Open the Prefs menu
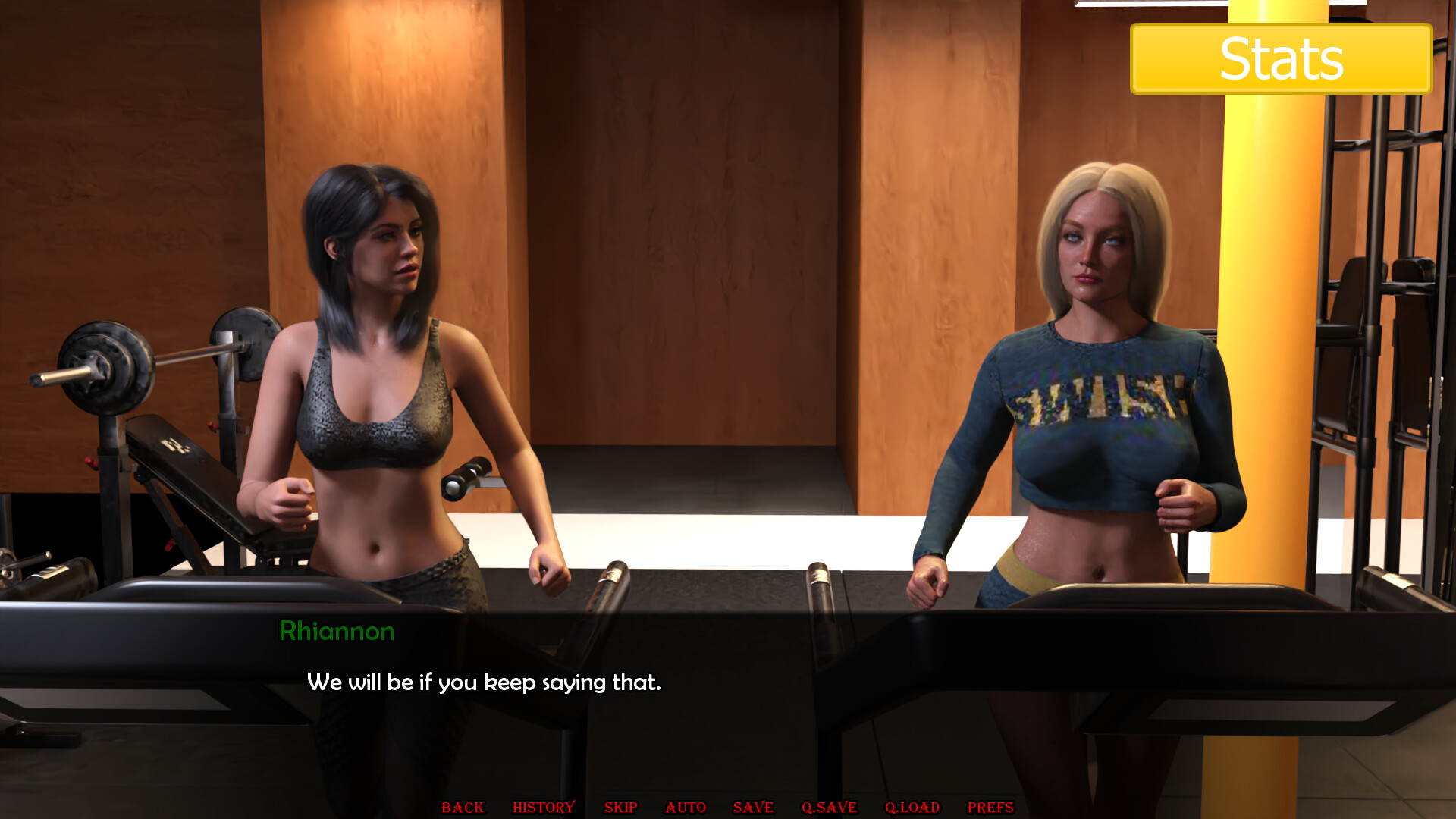 990,808
